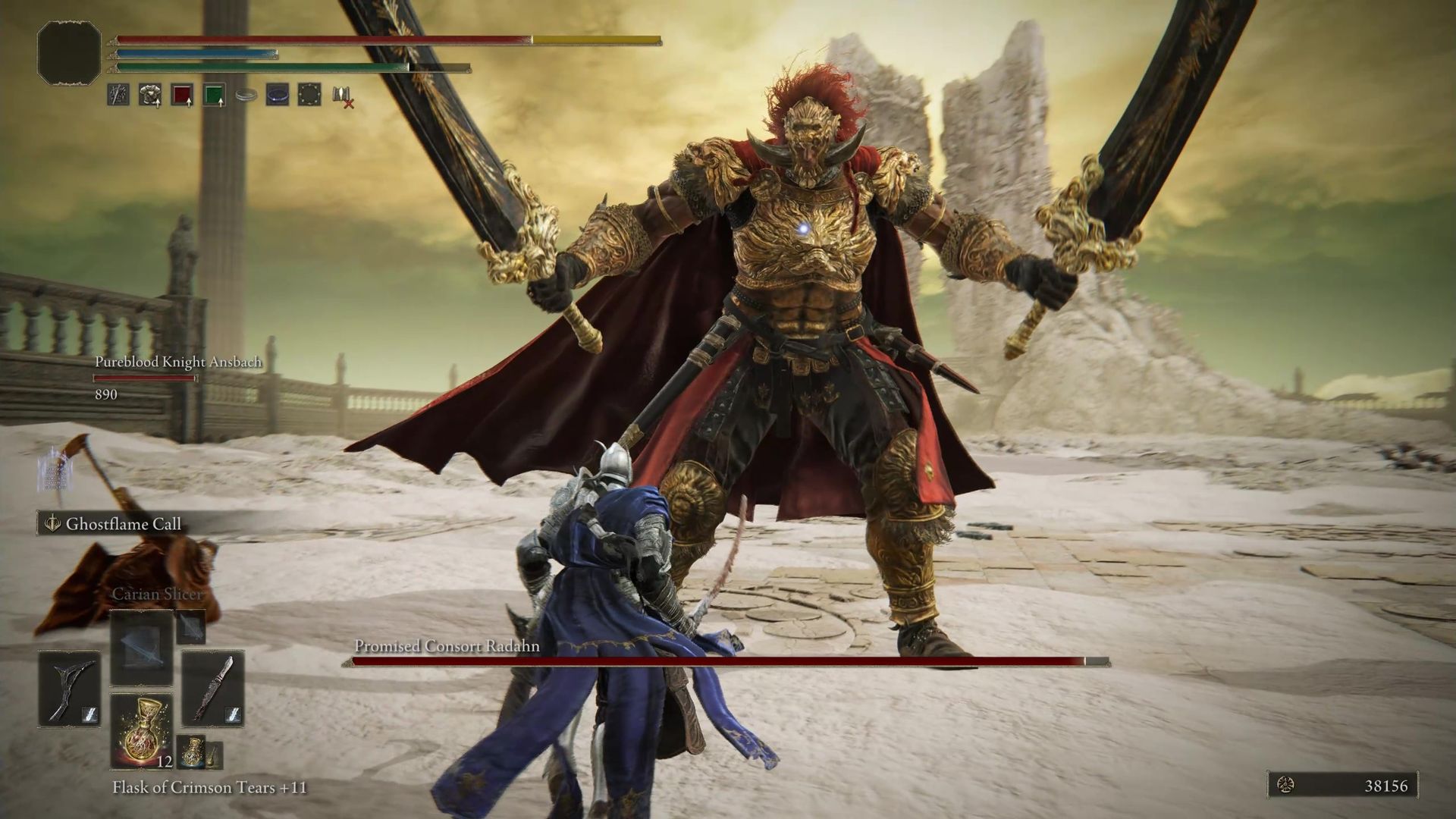Click the dual-swords weapon buff status icon
1456x819 pixels.
pyautogui.click(x=118, y=97)
